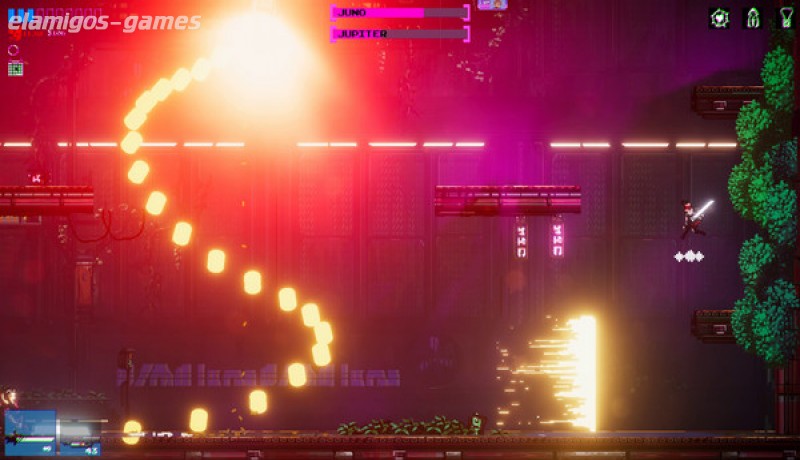The image size is (800, 460).
Task: Select the arch-shaped icon in top-right HUD
Action: point(753,17)
